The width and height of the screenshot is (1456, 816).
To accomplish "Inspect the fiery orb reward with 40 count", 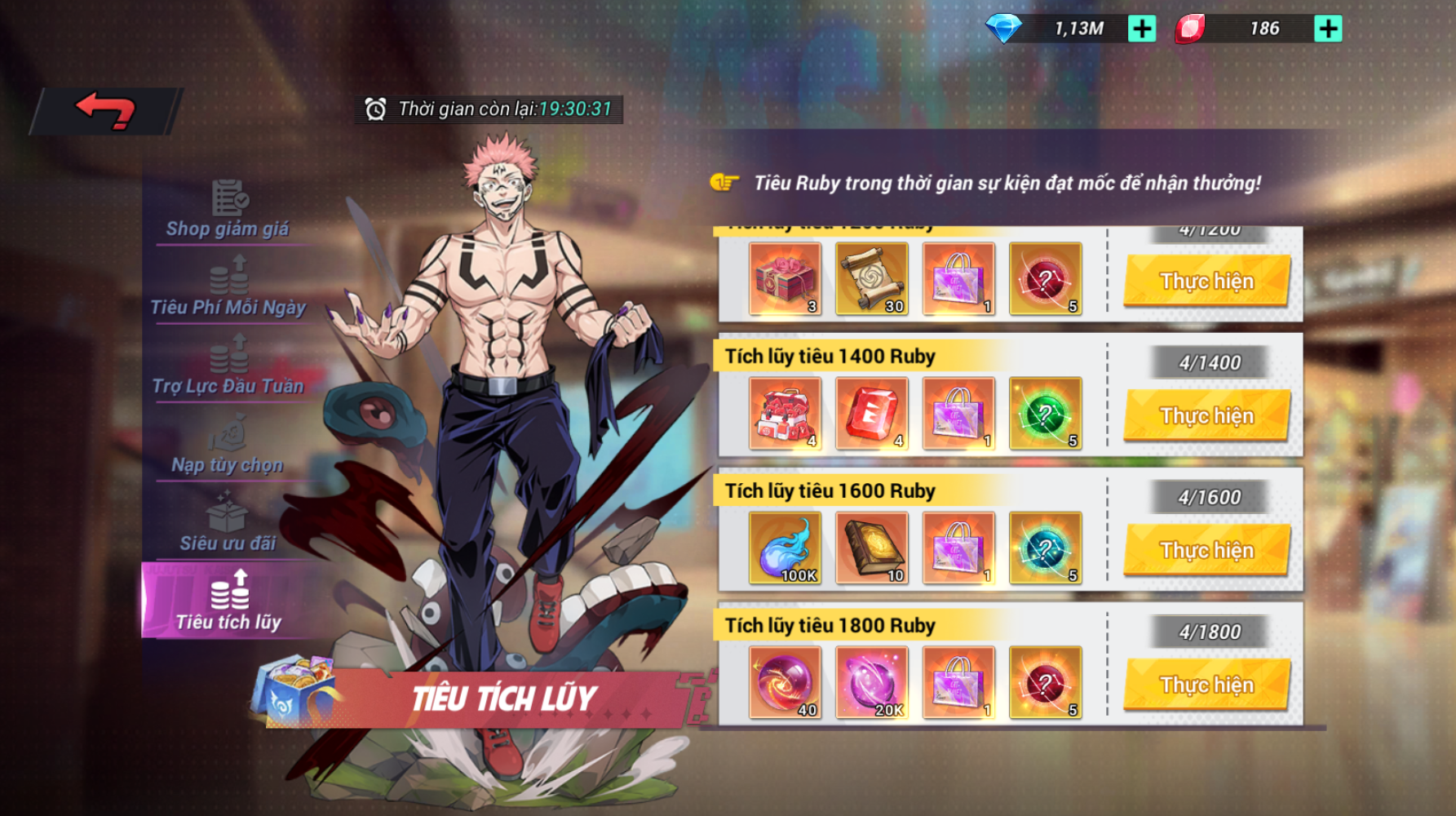I will click(785, 683).
